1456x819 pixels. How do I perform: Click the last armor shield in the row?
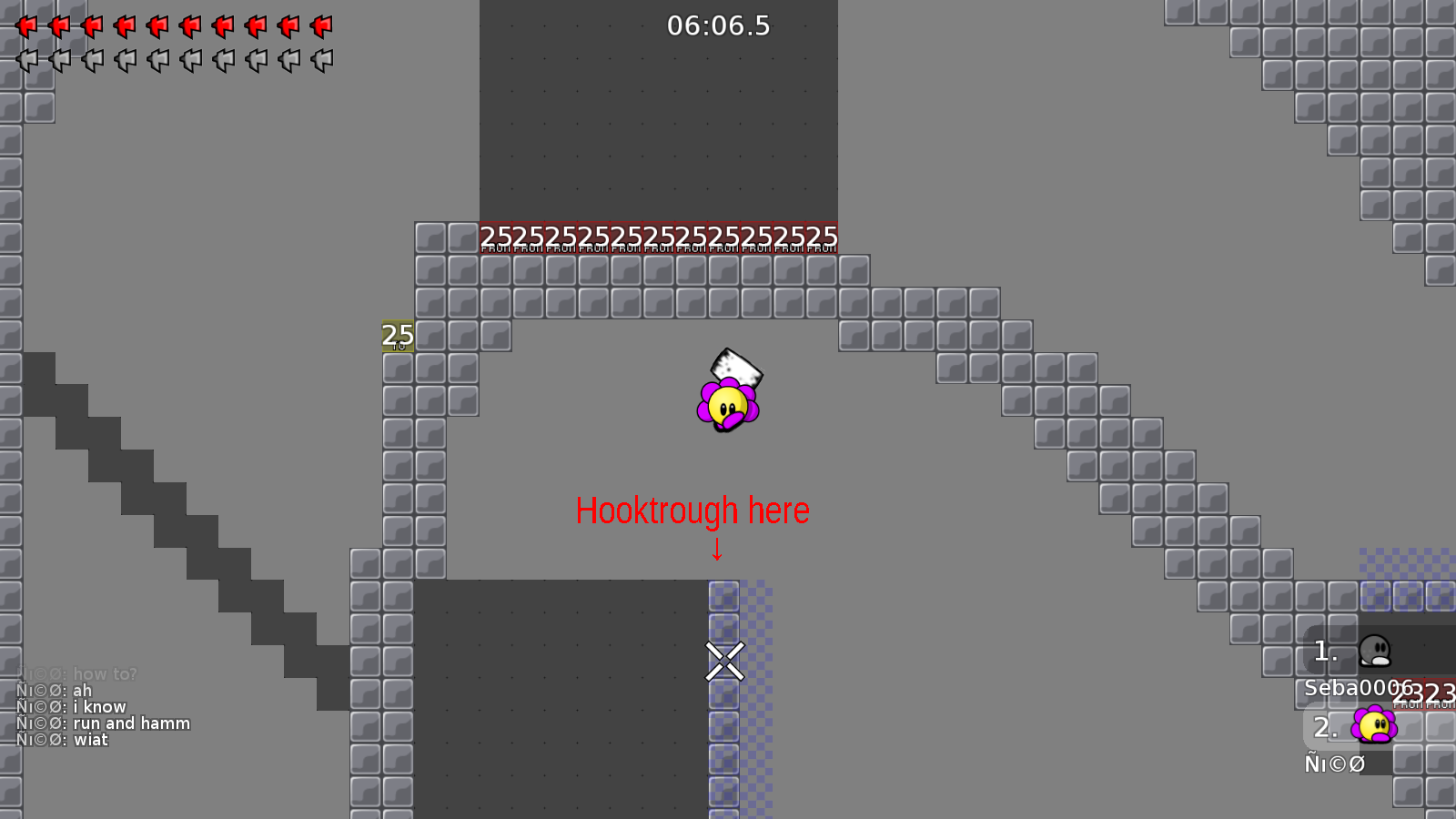(x=322, y=58)
